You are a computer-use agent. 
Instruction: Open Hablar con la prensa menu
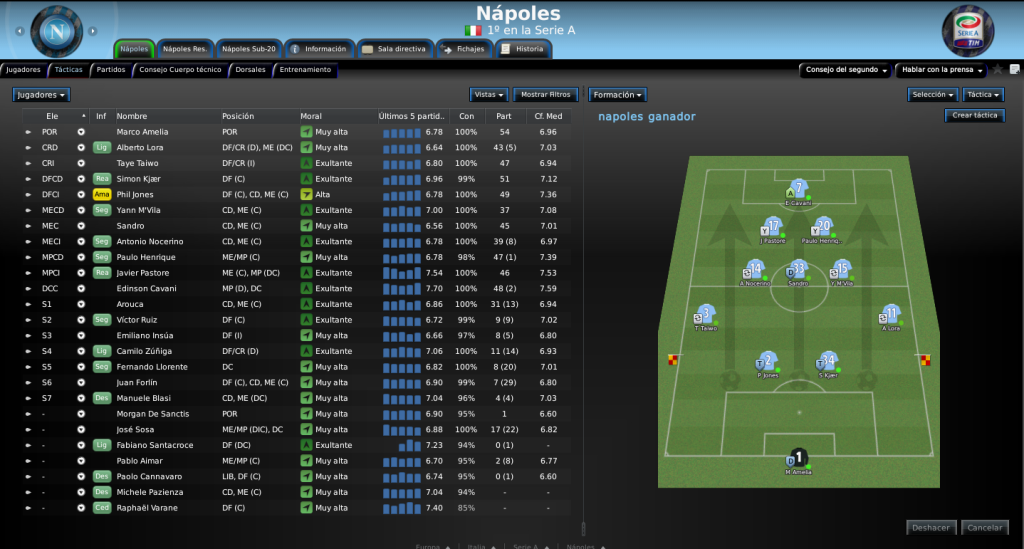click(940, 70)
